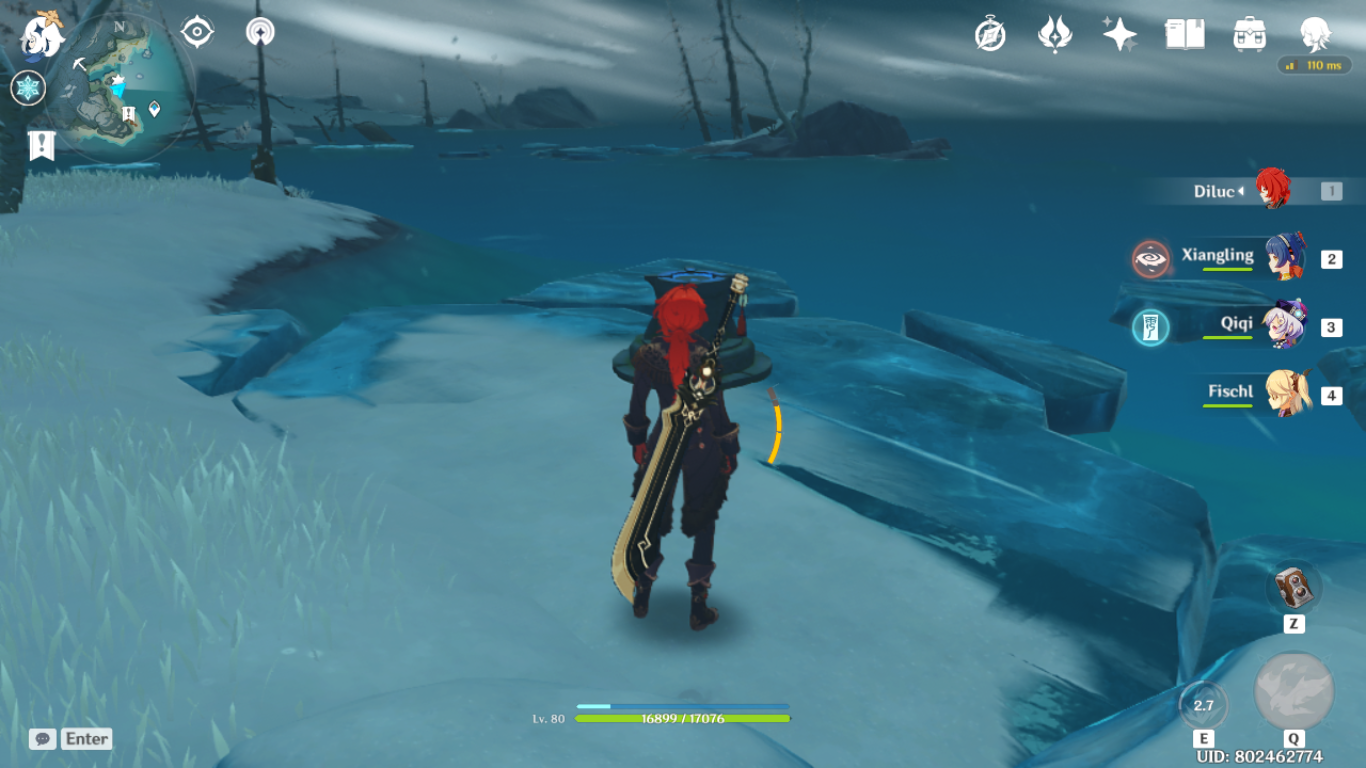Screen dimensions: 1366x768
Task: Use the gadget above Z
Action: tap(1294, 587)
